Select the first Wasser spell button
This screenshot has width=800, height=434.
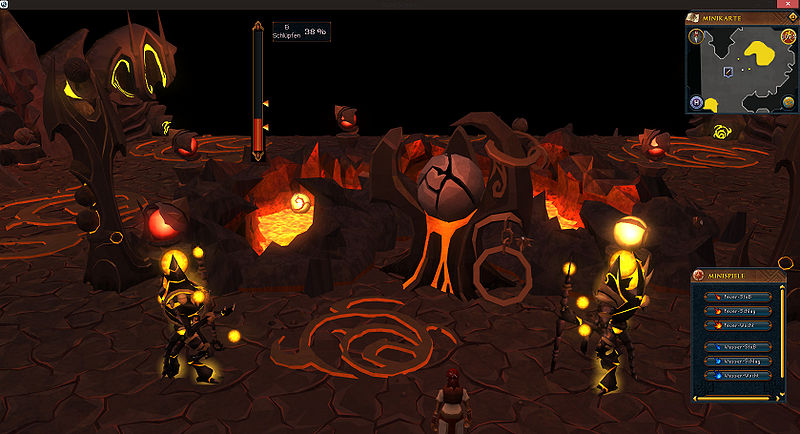tap(736, 346)
